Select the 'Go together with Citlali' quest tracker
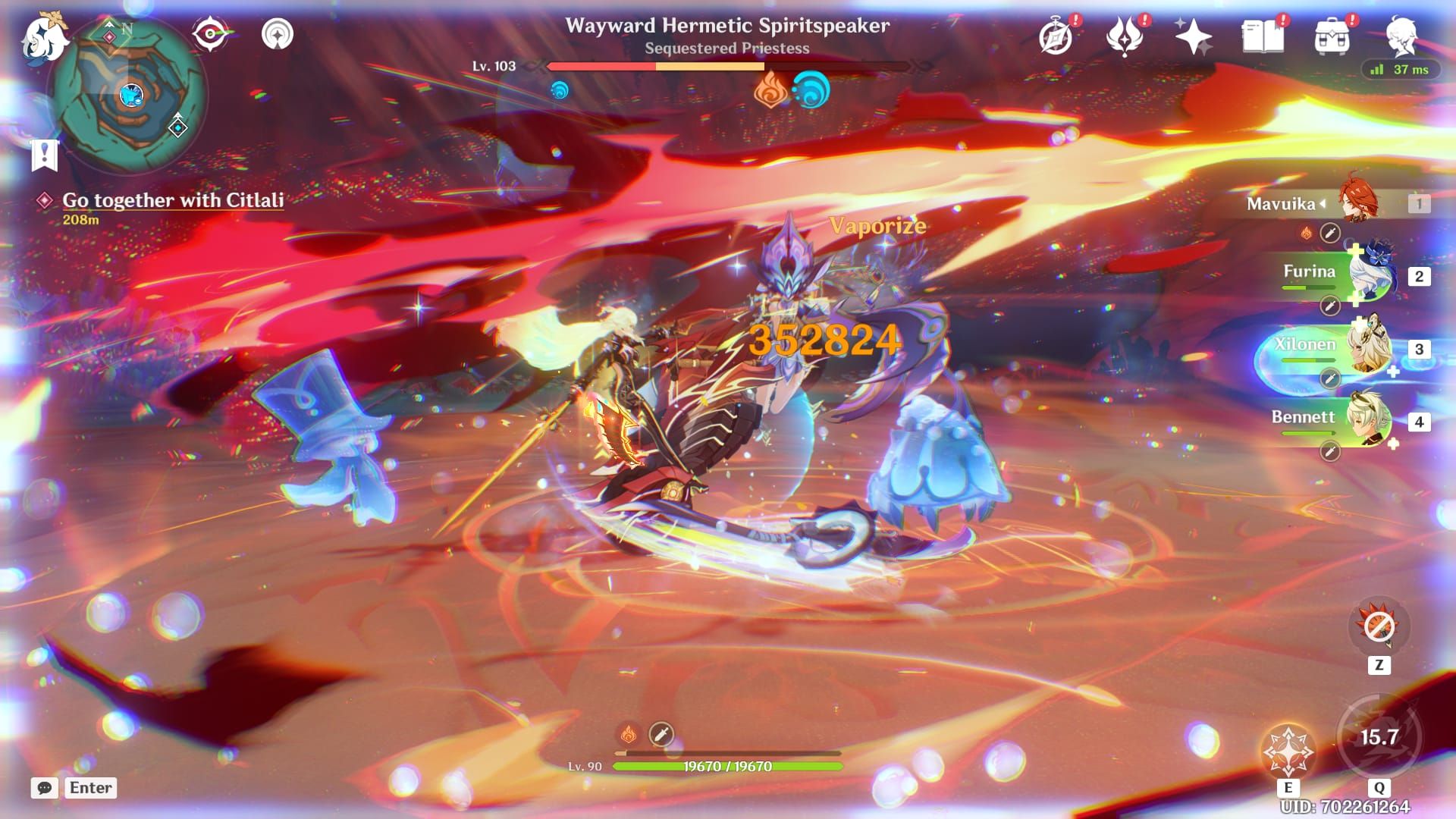1456x819 pixels. [173, 200]
